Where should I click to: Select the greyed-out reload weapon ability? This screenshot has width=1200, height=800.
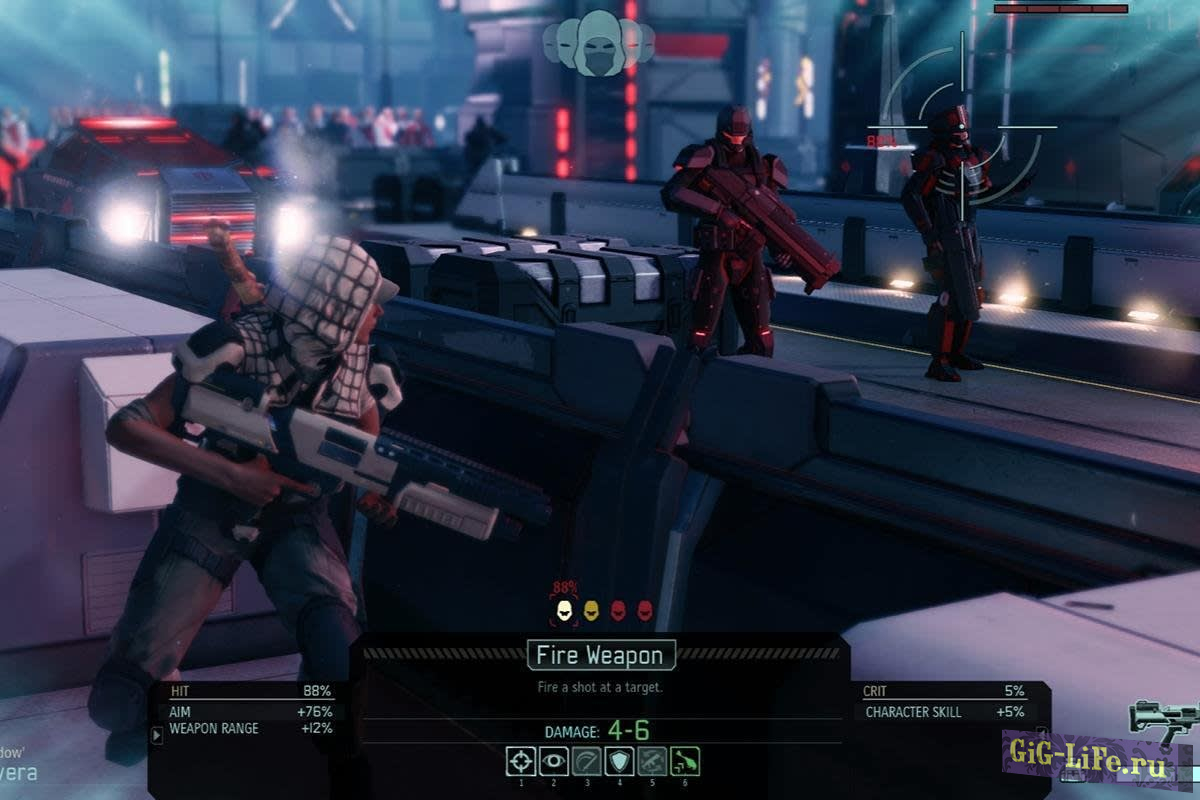click(x=652, y=761)
